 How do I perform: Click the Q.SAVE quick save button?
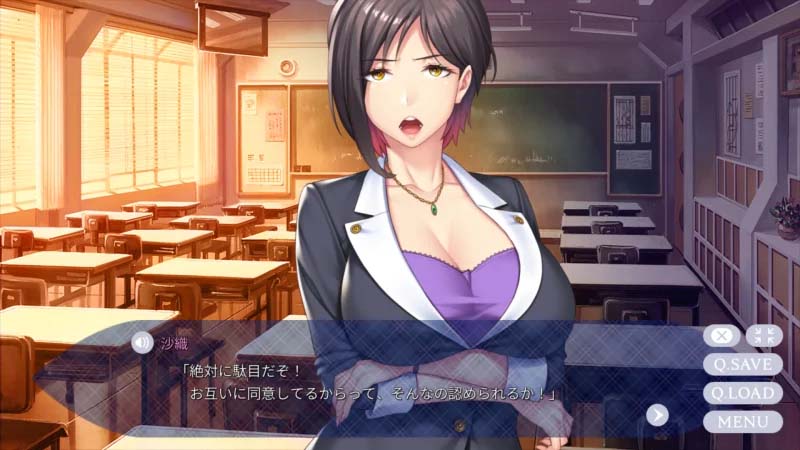[x=742, y=364]
